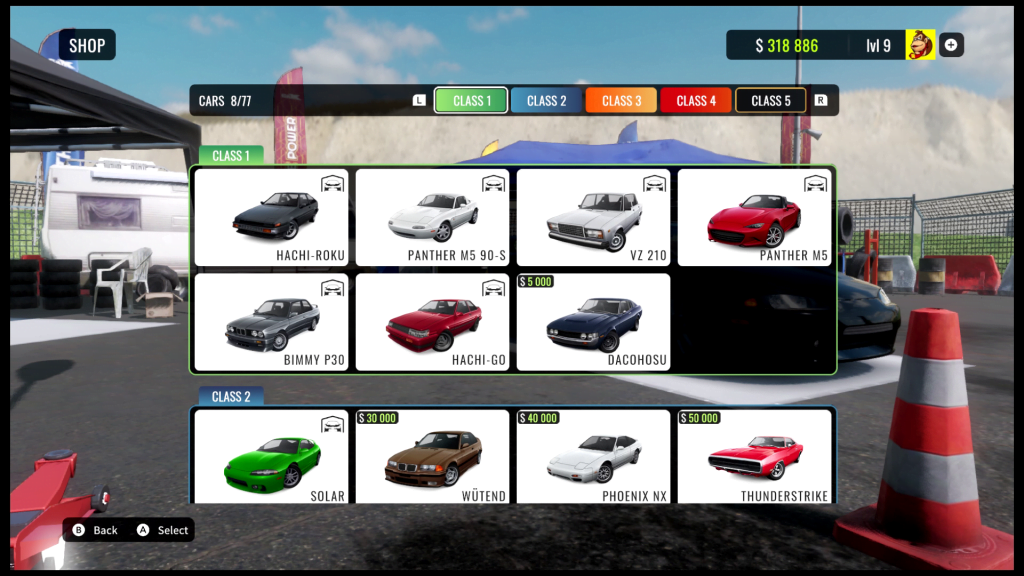The width and height of the screenshot is (1024, 576).
Task: Select the red Panther M5 tile
Action: (x=755, y=217)
